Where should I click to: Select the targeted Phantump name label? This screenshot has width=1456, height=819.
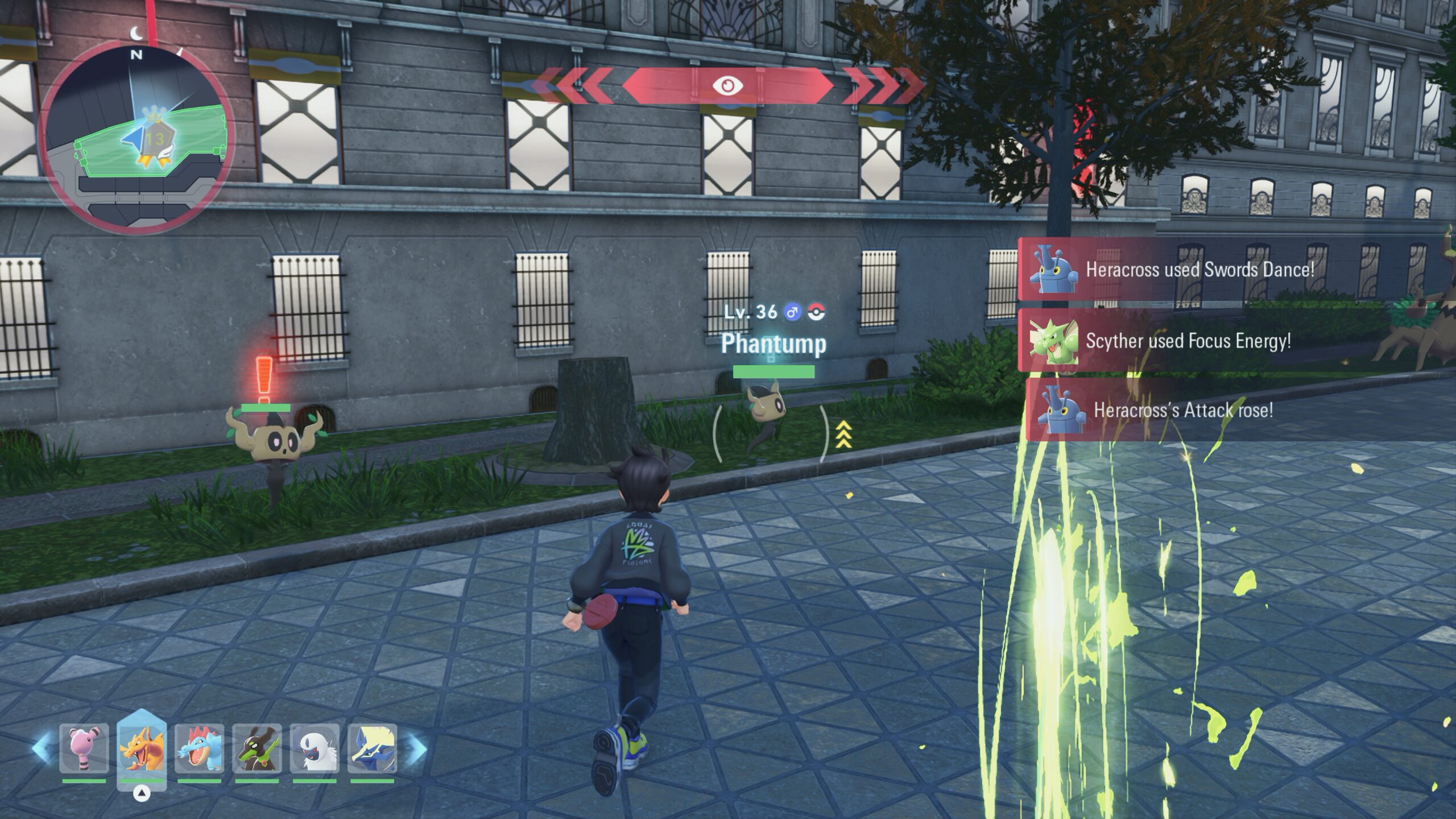point(773,344)
